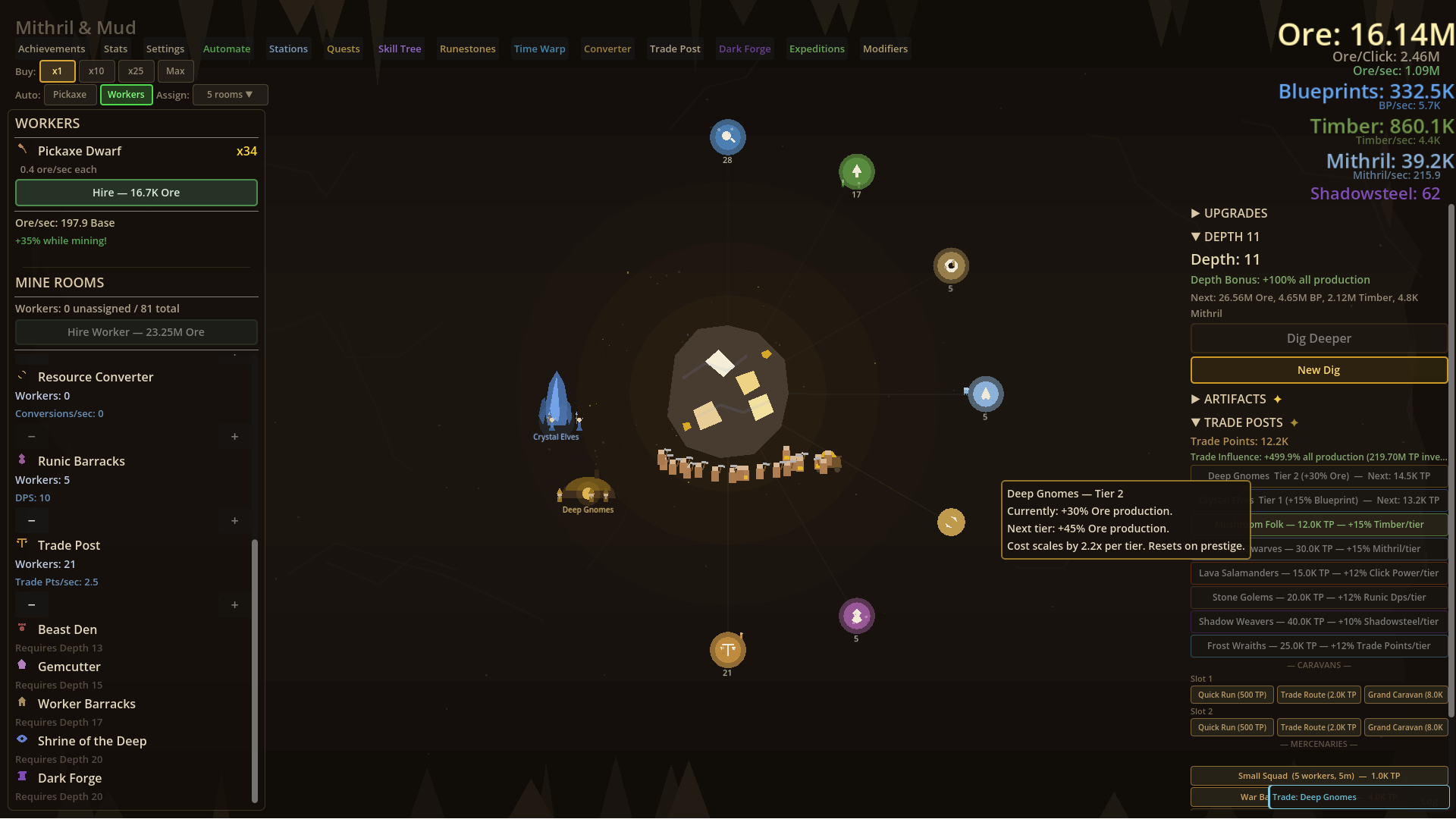Select the Deep Gnomes outpost on the map

click(588, 493)
